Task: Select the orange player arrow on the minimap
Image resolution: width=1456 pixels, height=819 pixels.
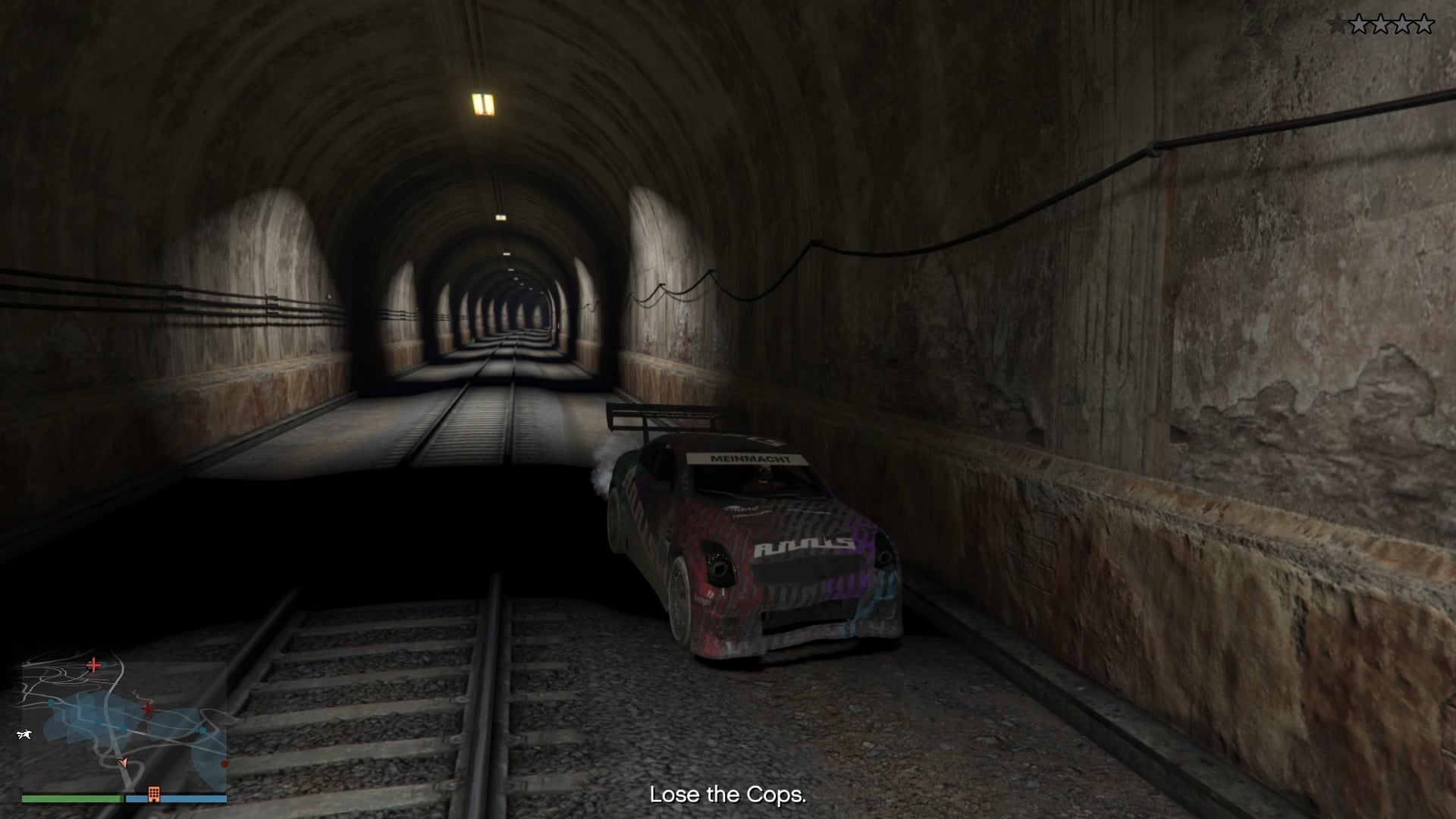Action: tap(123, 763)
